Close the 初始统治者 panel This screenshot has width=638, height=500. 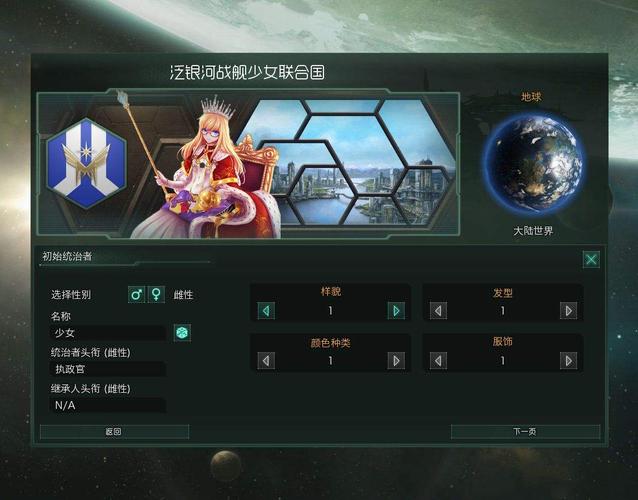[591, 259]
